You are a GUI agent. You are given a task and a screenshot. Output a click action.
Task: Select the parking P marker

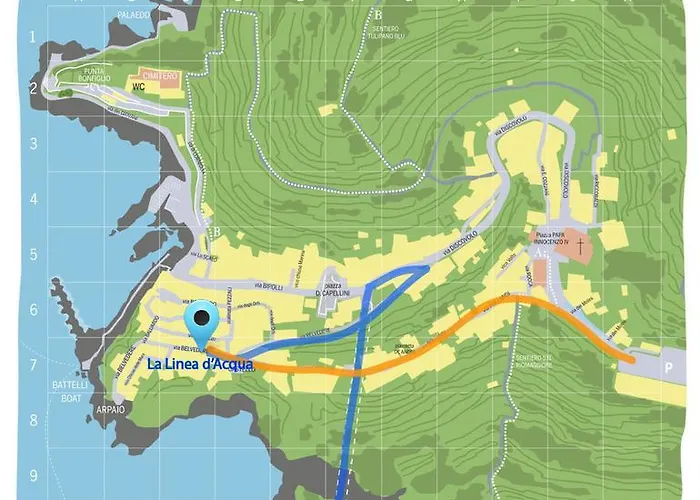pyautogui.click(x=667, y=366)
